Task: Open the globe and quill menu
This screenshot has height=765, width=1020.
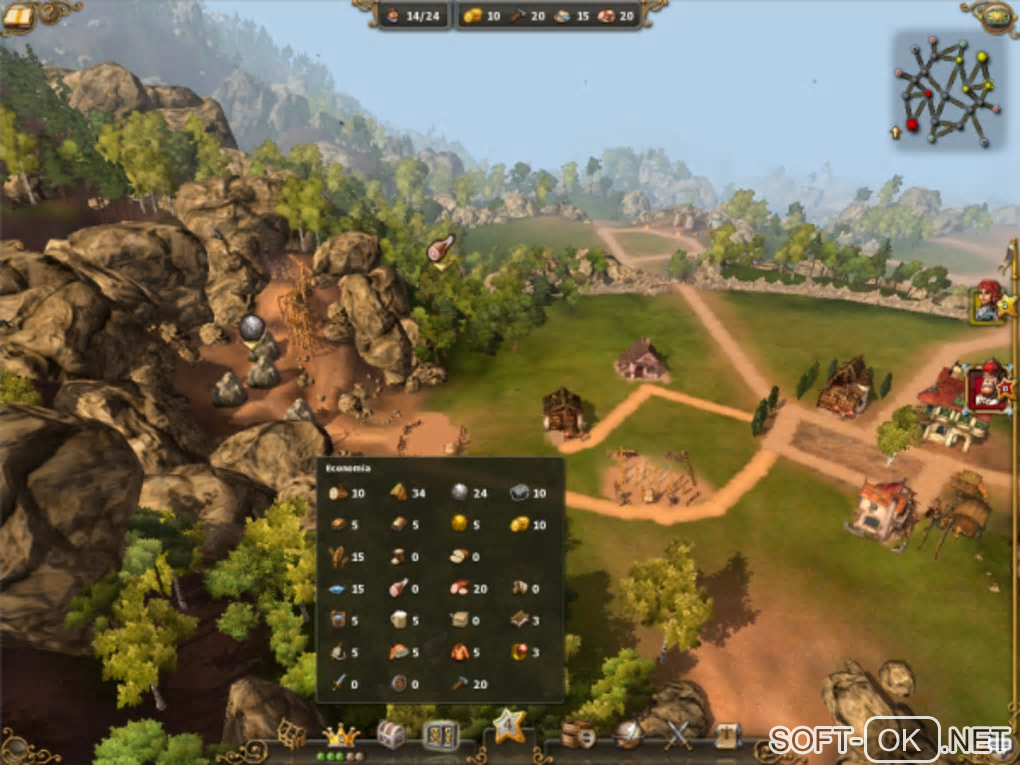Action: point(628,735)
